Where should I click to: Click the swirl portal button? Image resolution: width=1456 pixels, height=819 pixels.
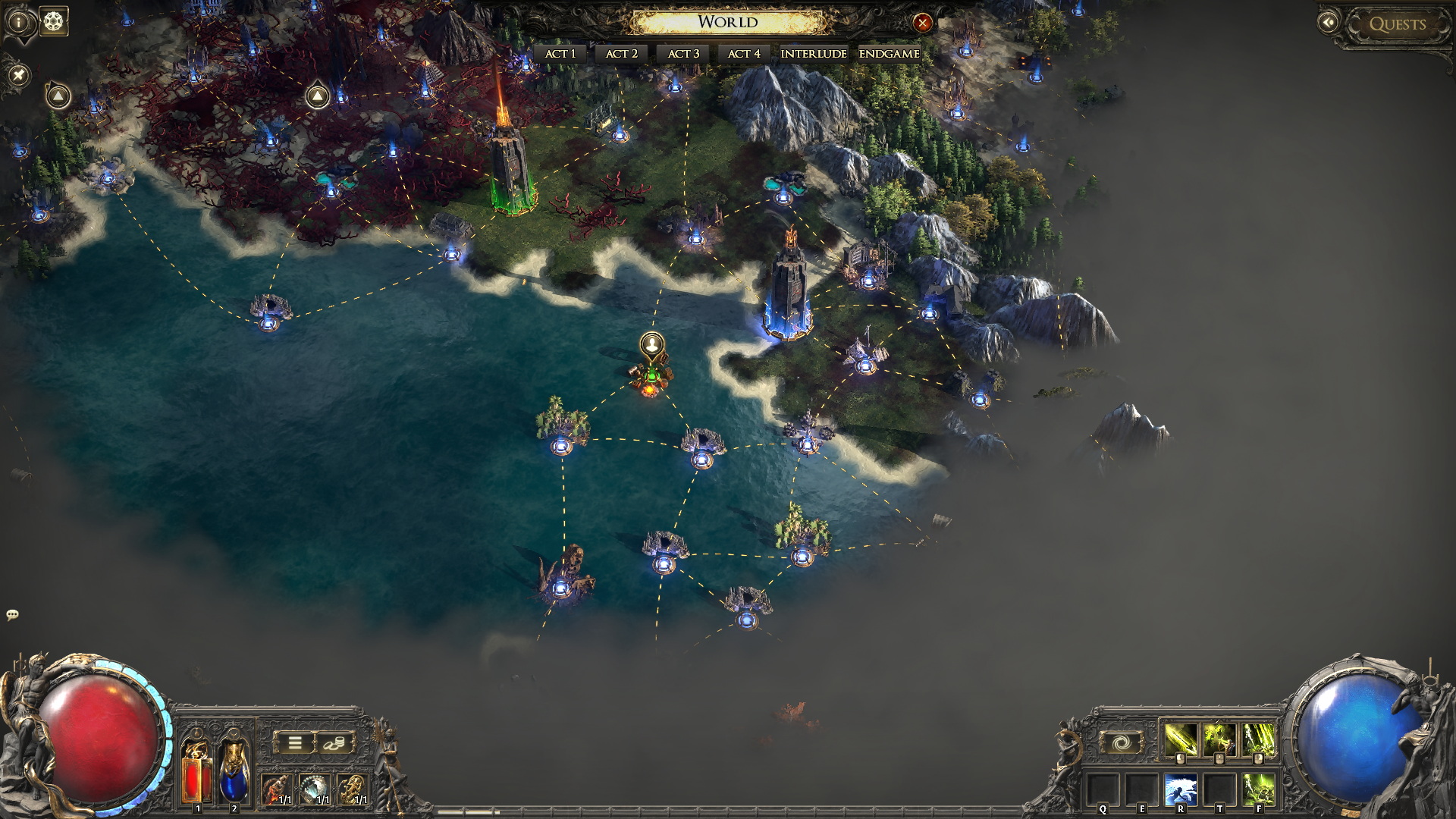1121,742
